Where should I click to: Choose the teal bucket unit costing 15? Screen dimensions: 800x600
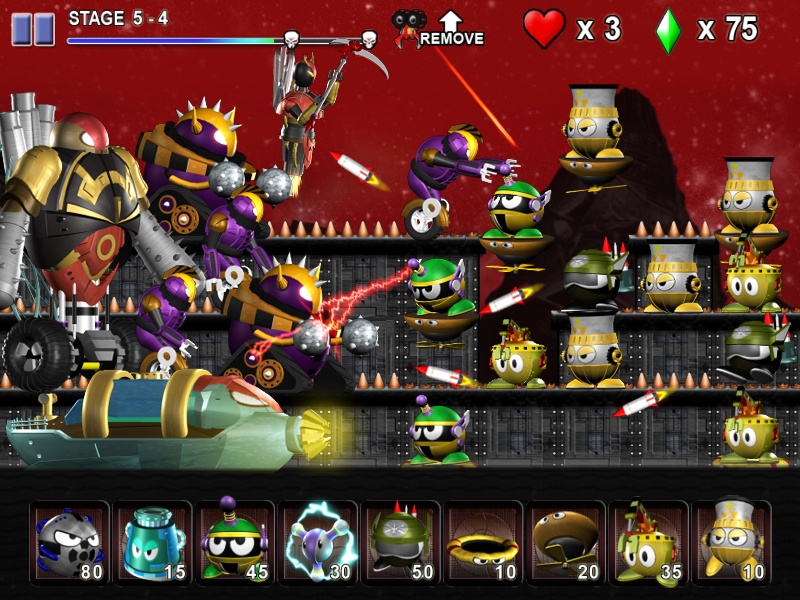(152, 541)
